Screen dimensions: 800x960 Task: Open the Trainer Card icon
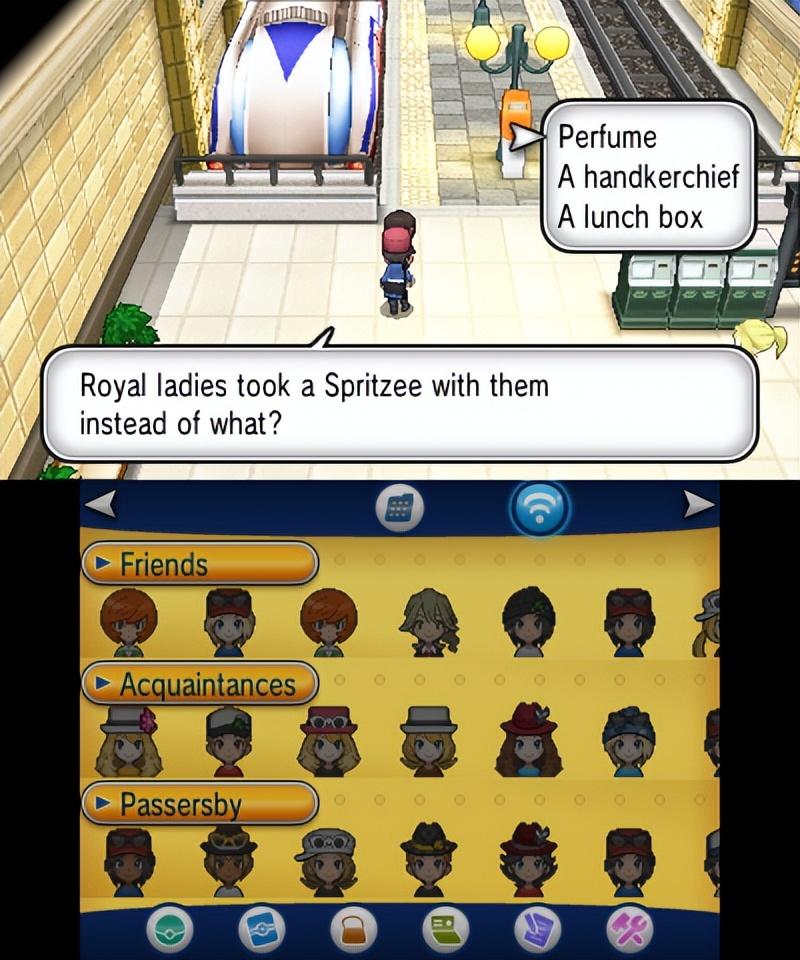point(445,931)
